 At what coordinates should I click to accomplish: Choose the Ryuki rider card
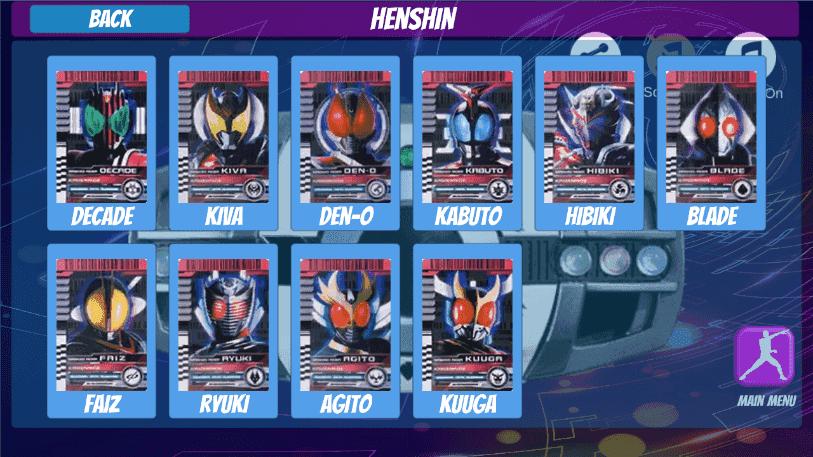[223, 328]
